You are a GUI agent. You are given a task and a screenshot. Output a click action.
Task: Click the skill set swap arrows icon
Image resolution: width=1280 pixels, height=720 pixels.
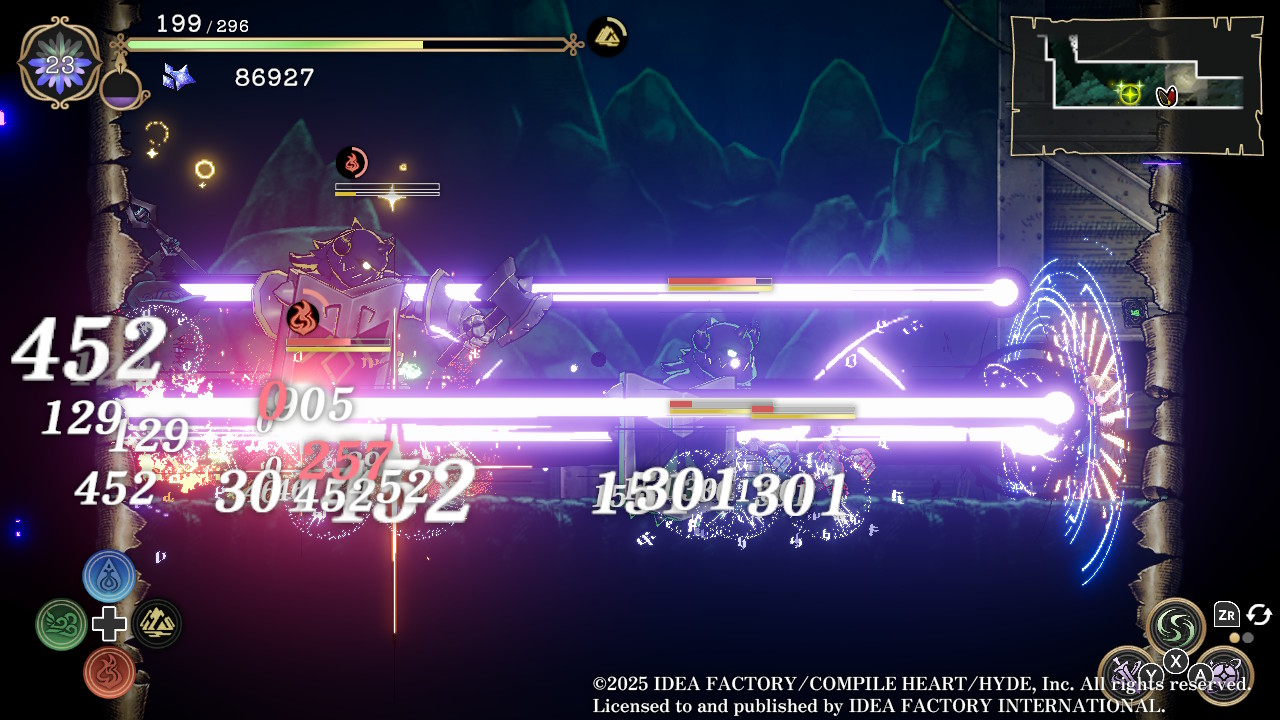tap(1258, 614)
